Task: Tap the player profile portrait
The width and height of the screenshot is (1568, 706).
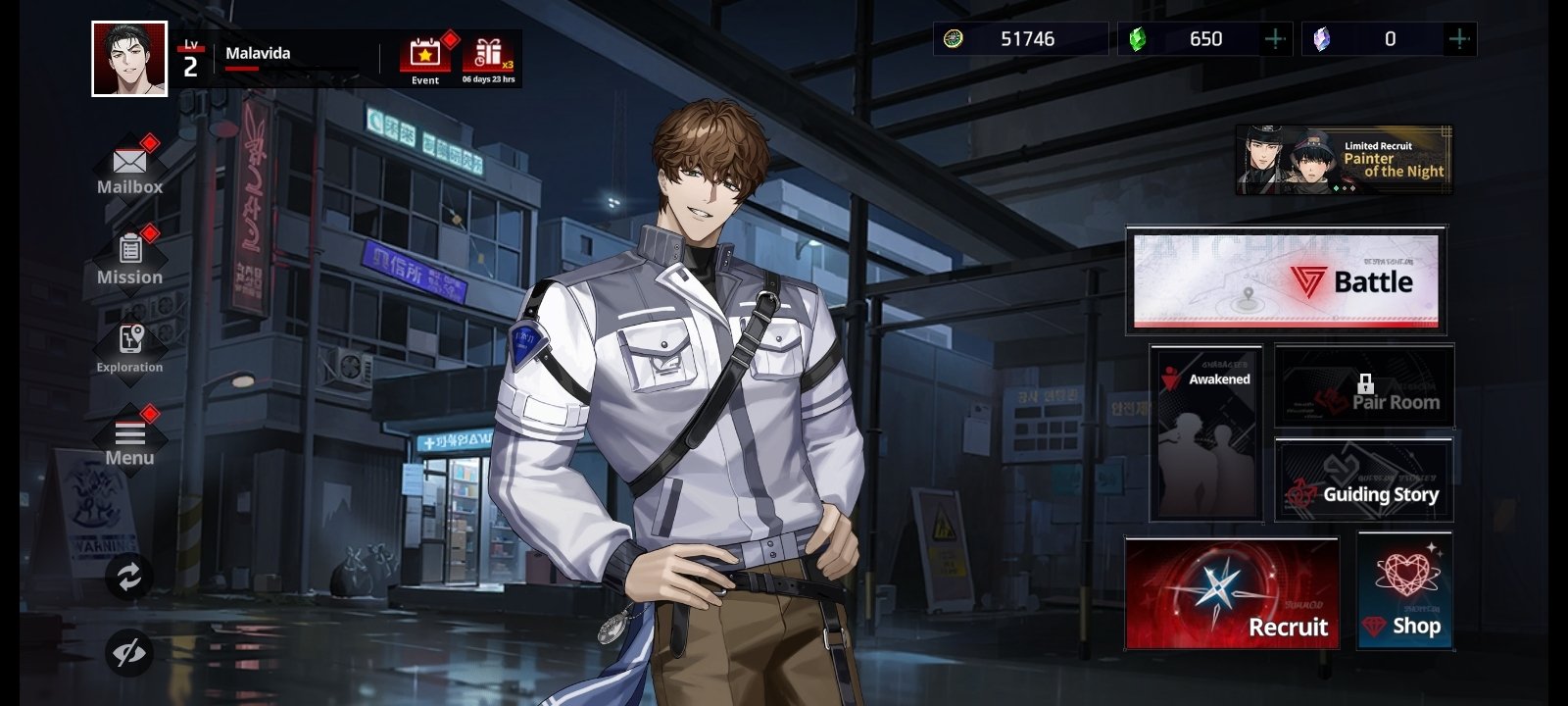Action: click(x=129, y=59)
